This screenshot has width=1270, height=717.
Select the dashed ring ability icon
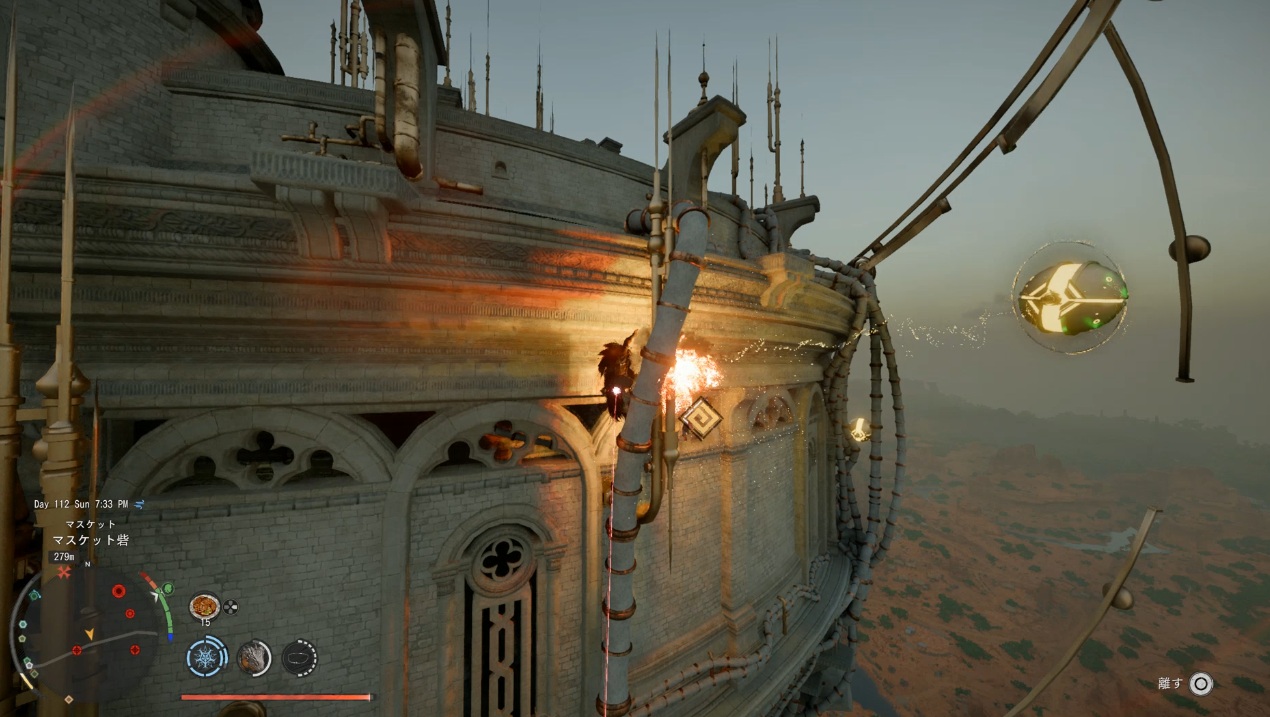[299, 657]
